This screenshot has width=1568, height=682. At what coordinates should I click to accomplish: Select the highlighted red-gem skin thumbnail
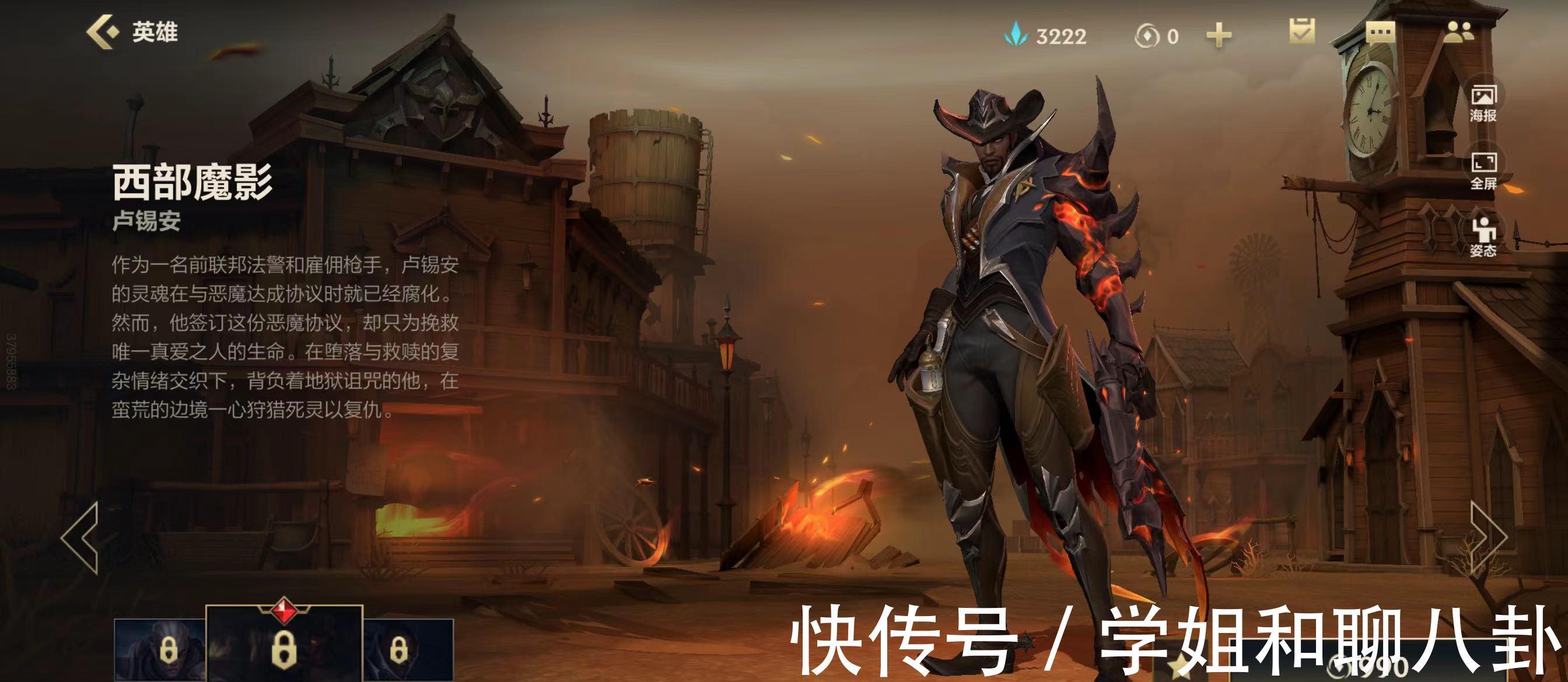(283, 646)
